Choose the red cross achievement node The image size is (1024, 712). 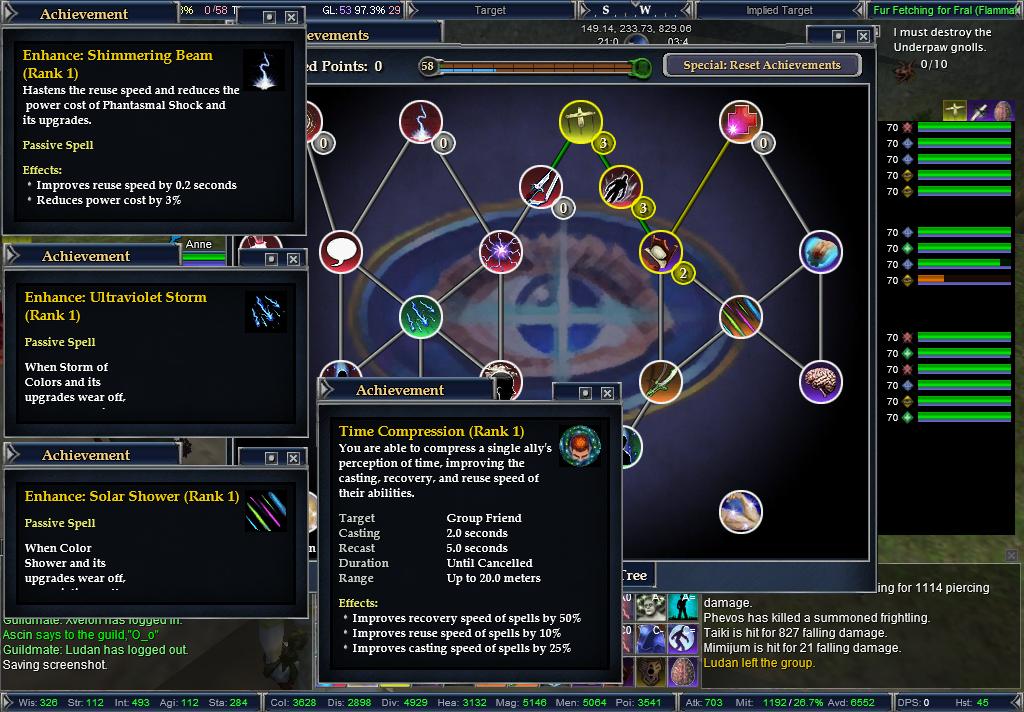tap(741, 122)
